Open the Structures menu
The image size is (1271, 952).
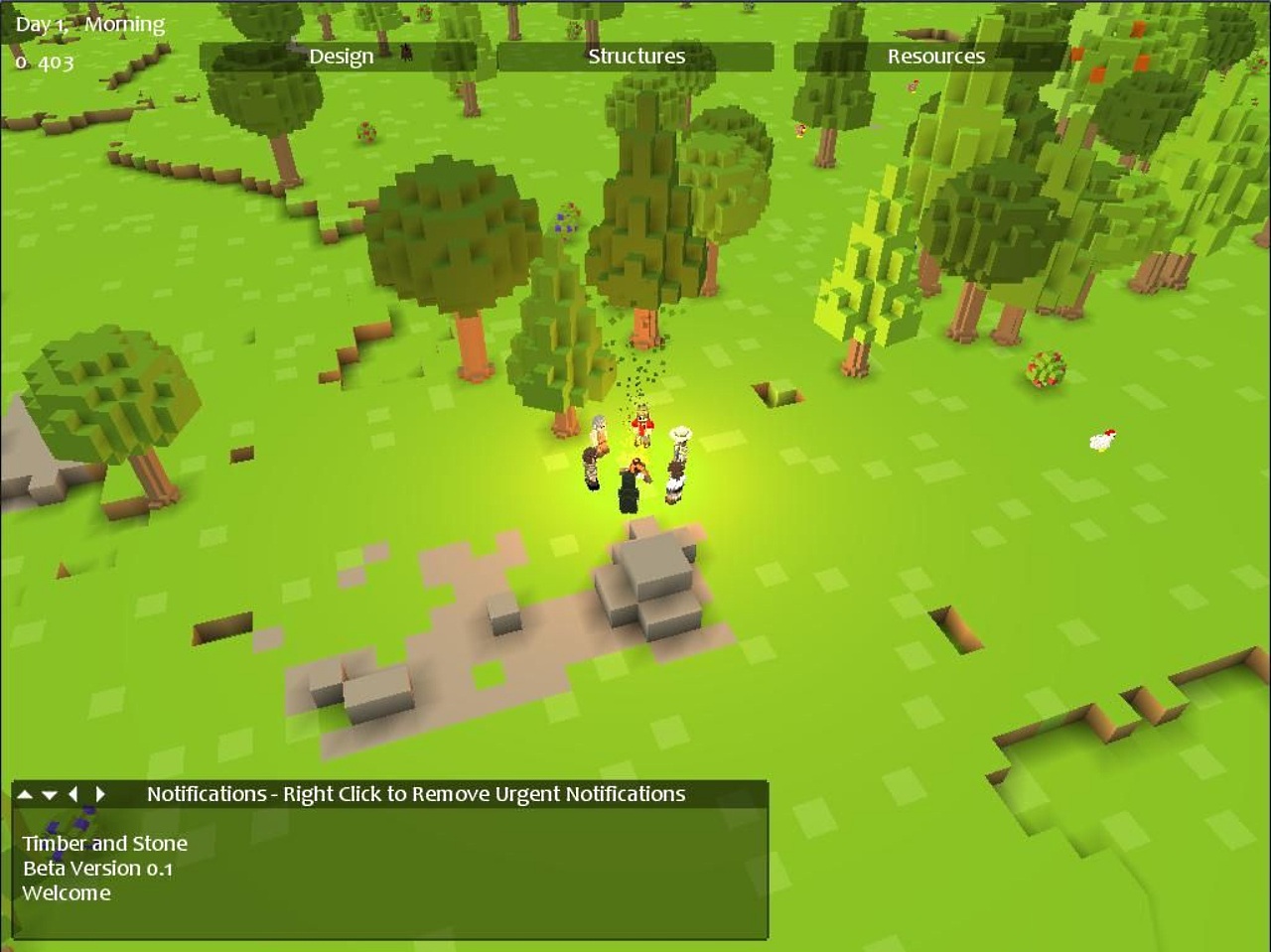click(x=635, y=57)
